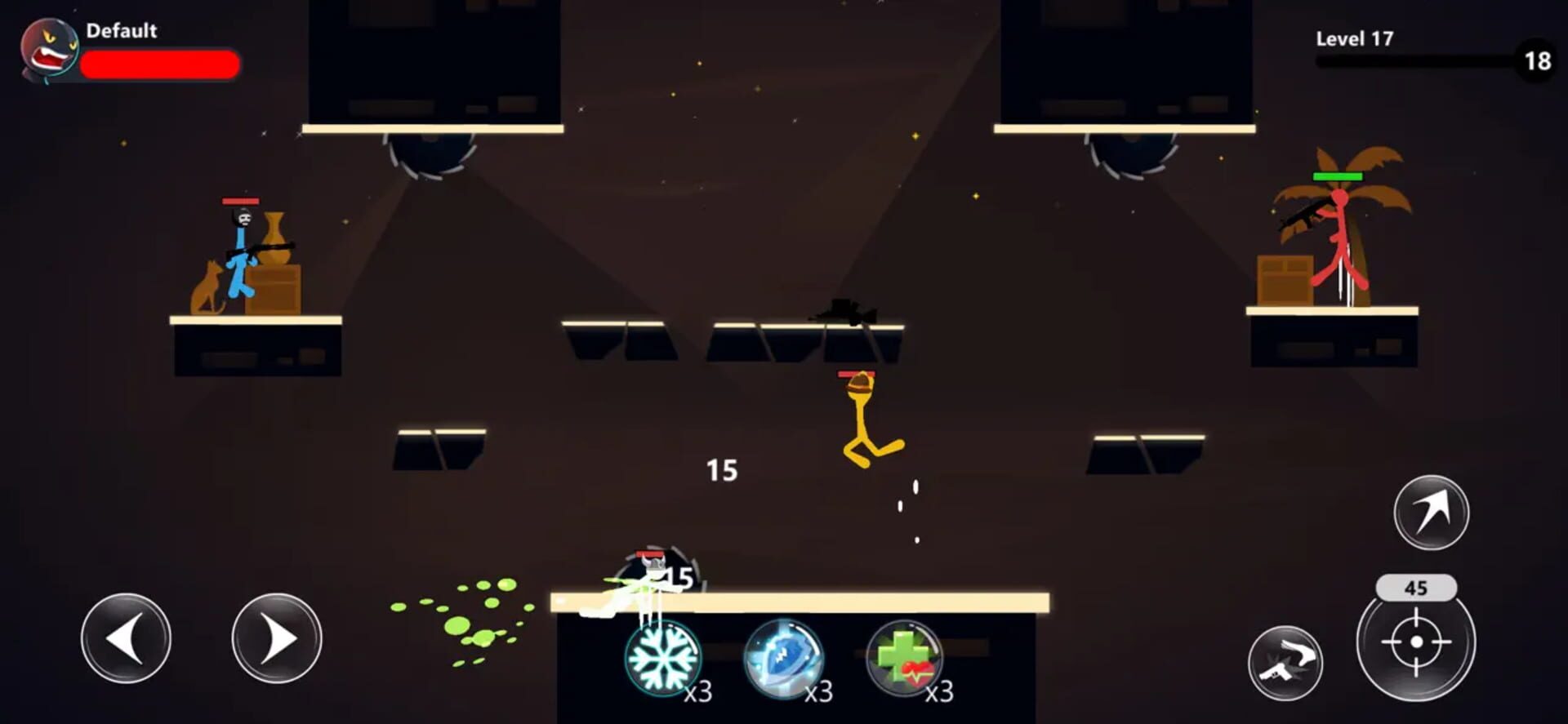The image size is (1568, 724).
Task: Tap the score counter showing 18
Action: [x=1539, y=59]
